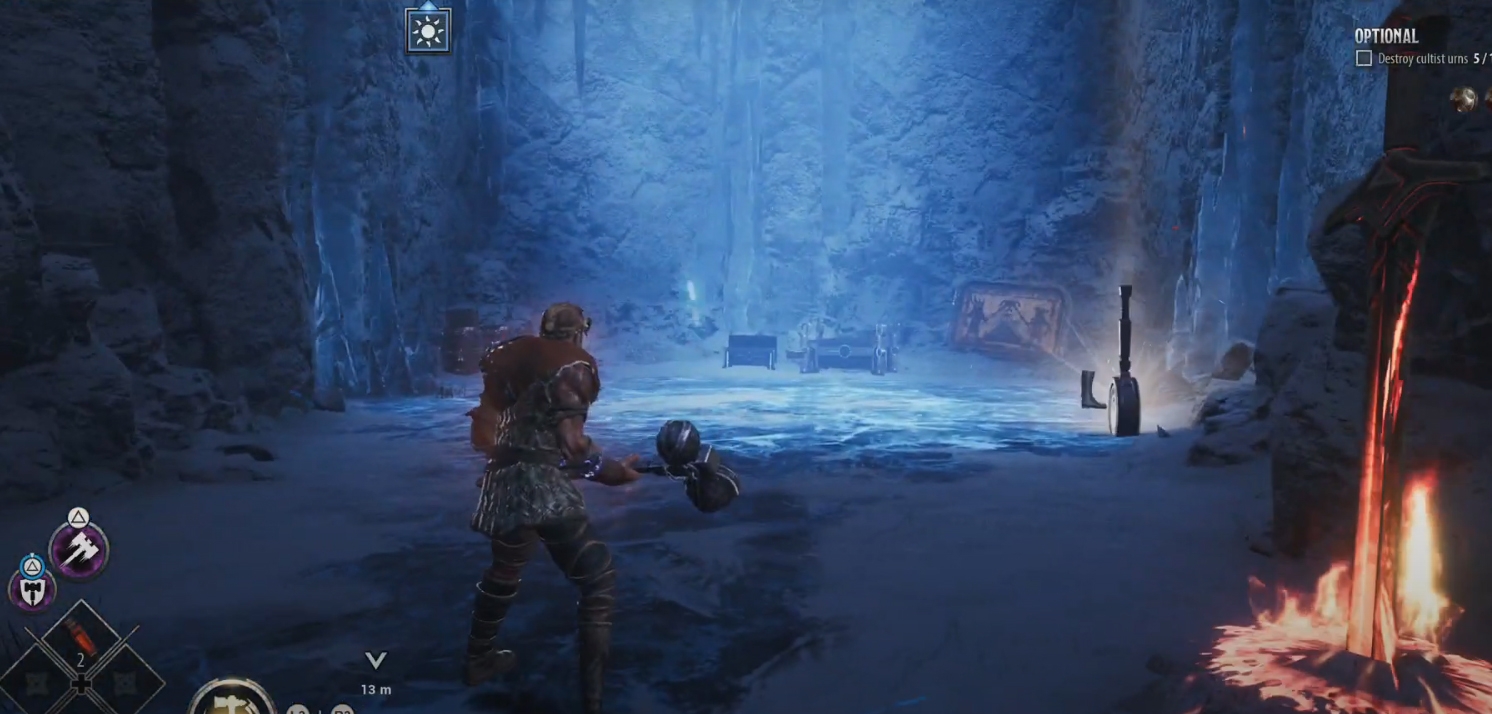The image size is (1492, 714).
Task: Select the sun objective marker at top
Action: (x=428, y=32)
